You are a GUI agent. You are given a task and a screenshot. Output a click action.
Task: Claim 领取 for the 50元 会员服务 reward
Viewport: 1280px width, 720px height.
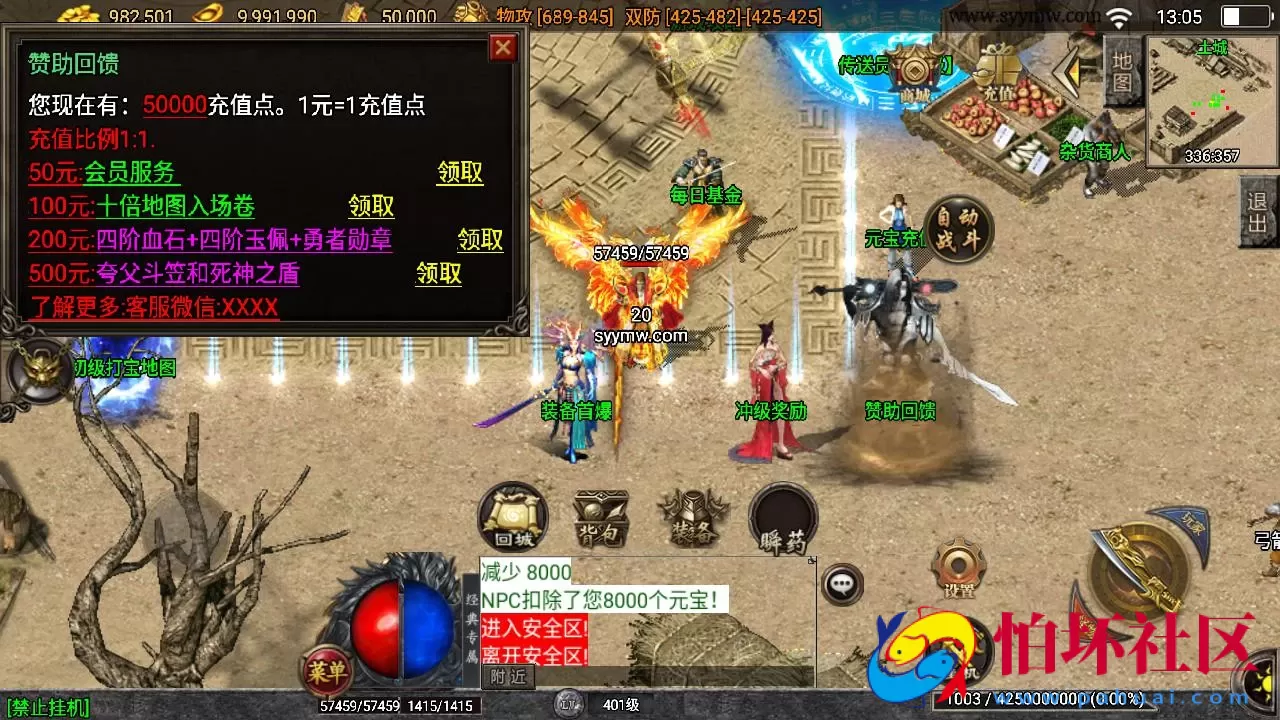coord(460,173)
